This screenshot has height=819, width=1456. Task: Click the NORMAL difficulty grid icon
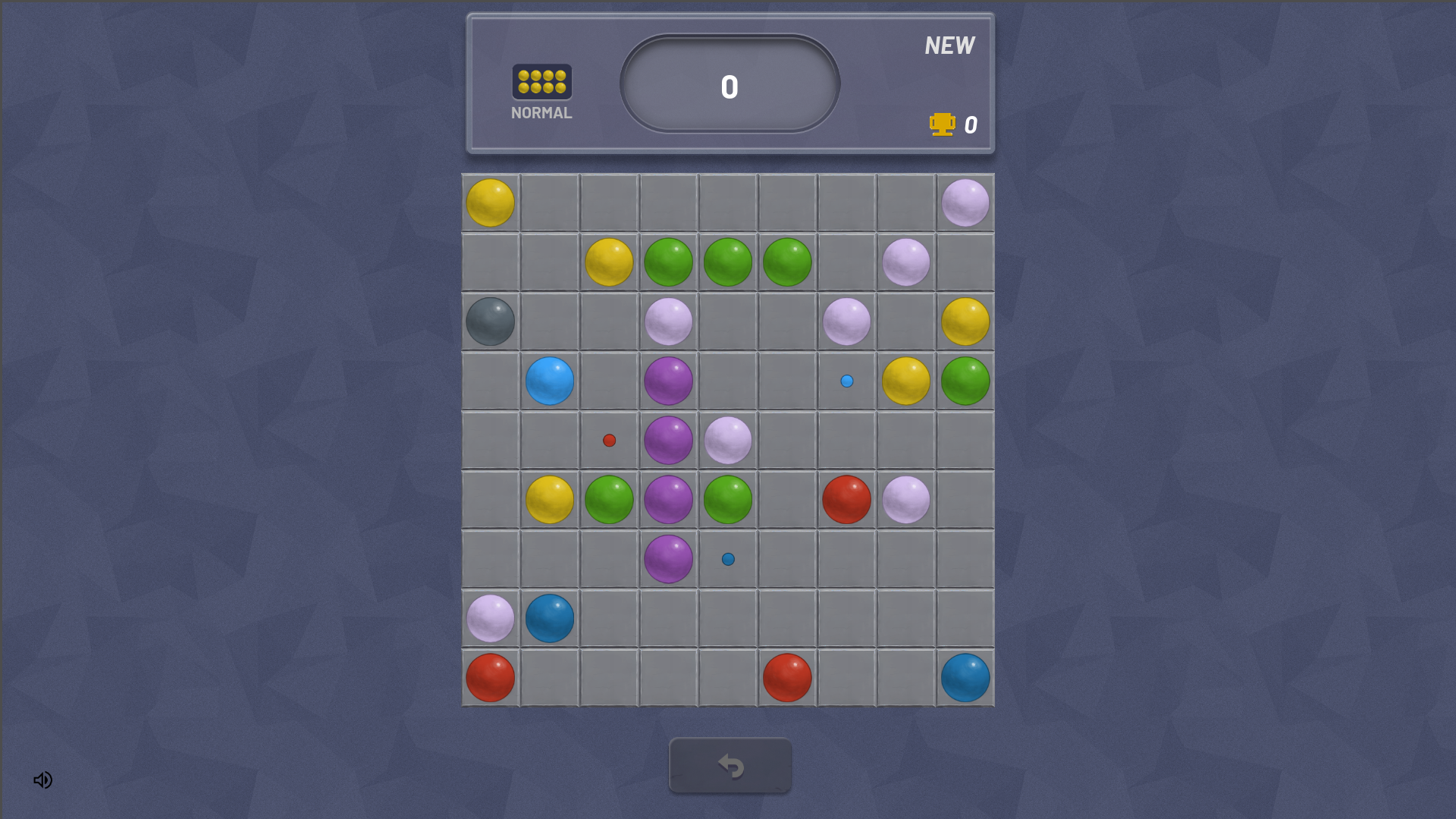tap(541, 81)
